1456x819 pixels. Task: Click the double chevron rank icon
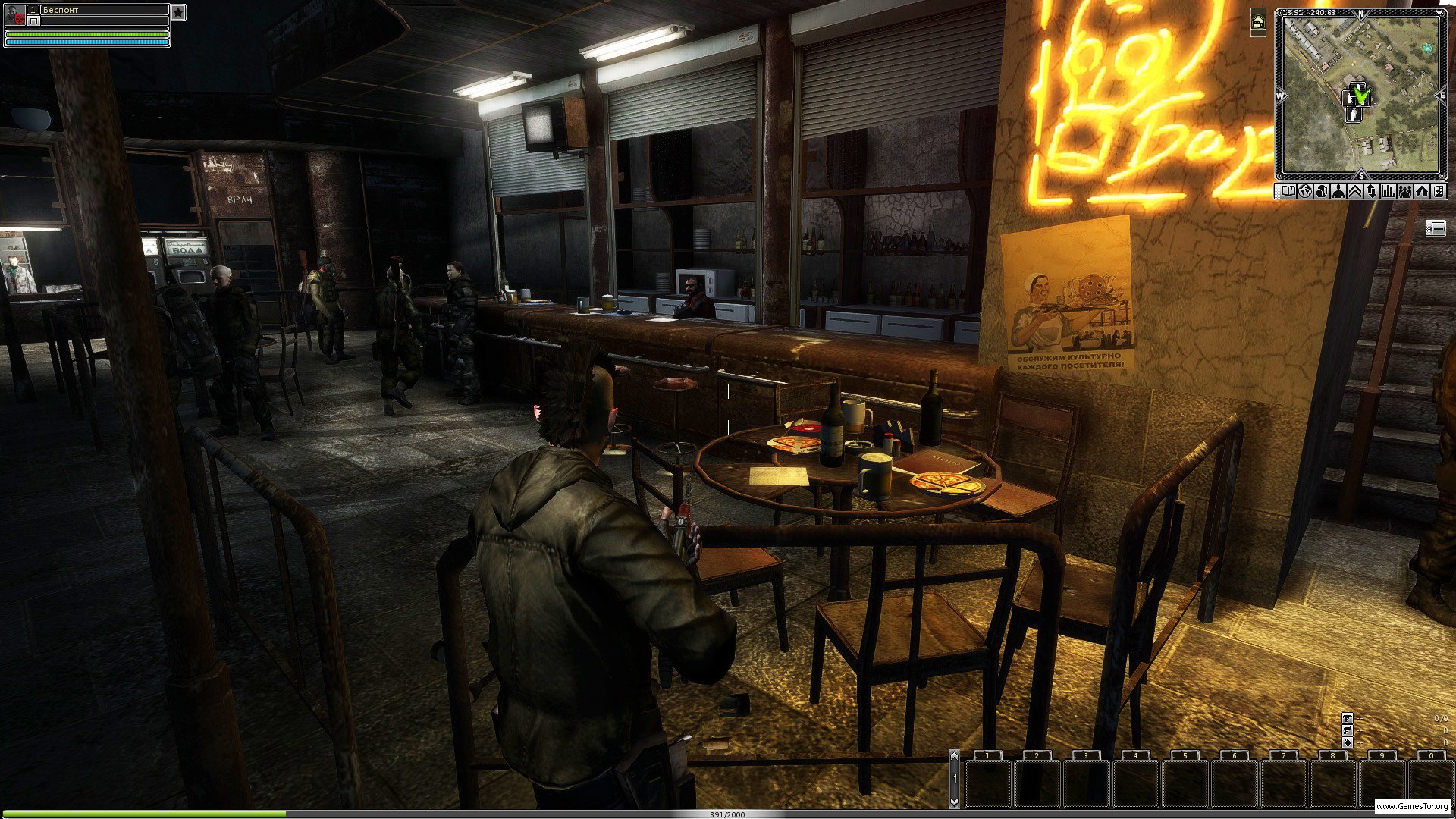(1355, 192)
